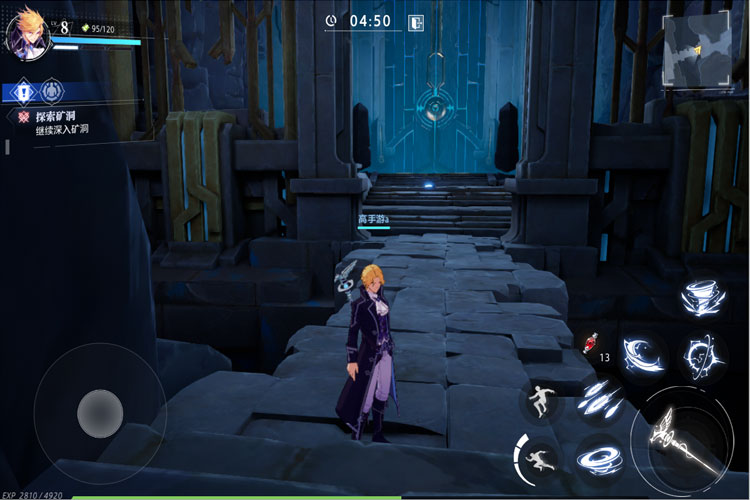Image resolution: width=750 pixels, height=500 pixels.
Task: Open the minimap
Action: (698, 49)
